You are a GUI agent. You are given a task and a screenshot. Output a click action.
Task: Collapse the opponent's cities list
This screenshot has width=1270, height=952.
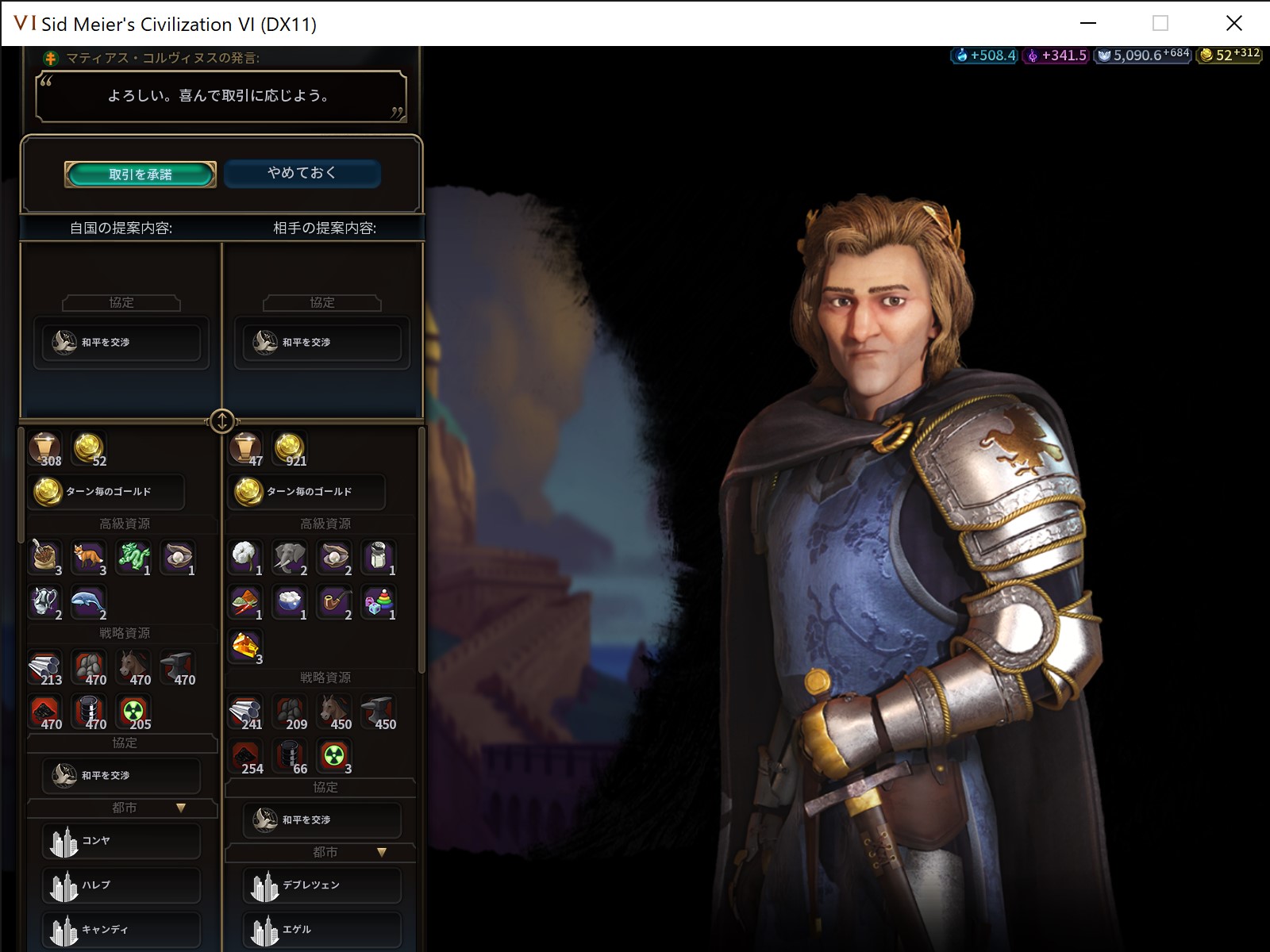pyautogui.click(x=382, y=851)
